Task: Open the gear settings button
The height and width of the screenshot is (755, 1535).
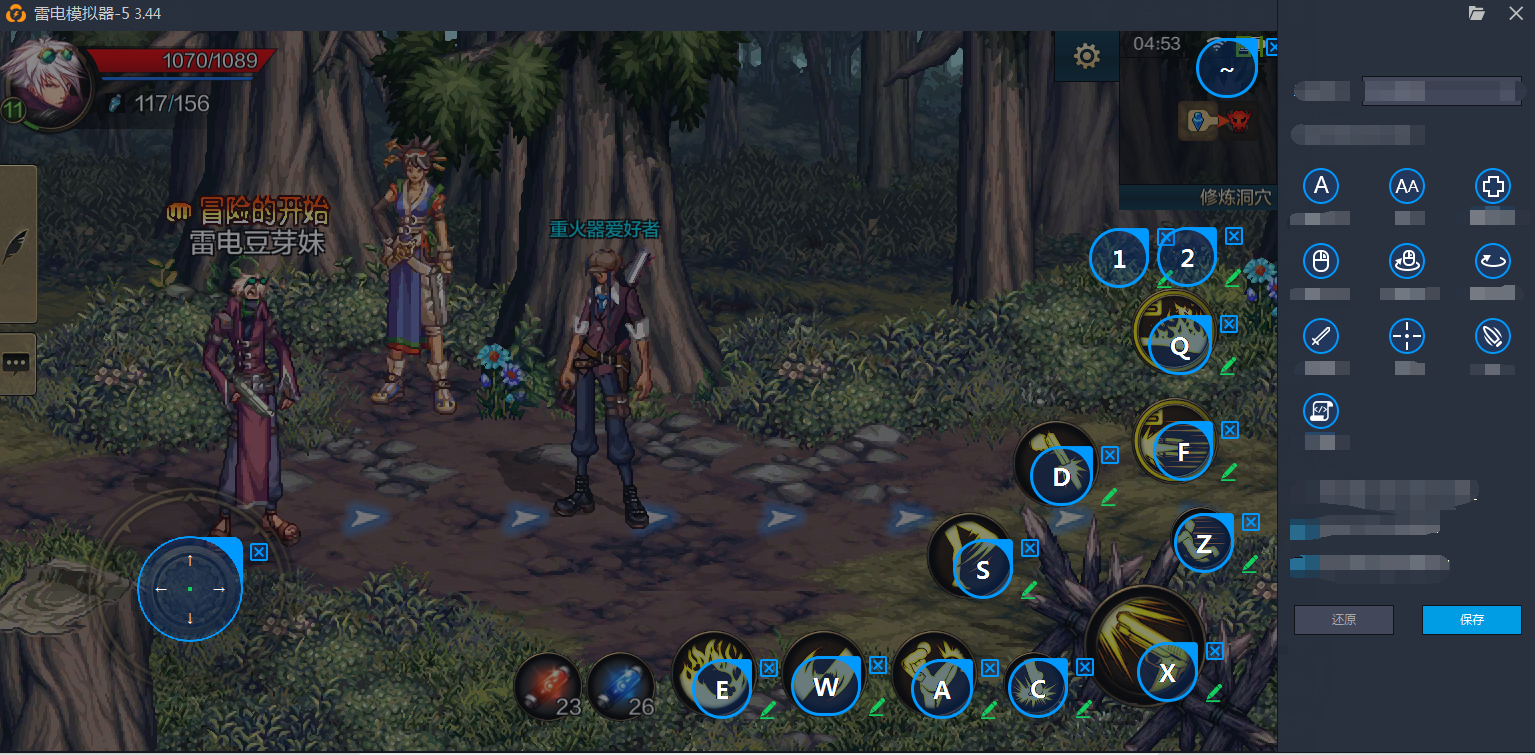Action: (x=1087, y=56)
